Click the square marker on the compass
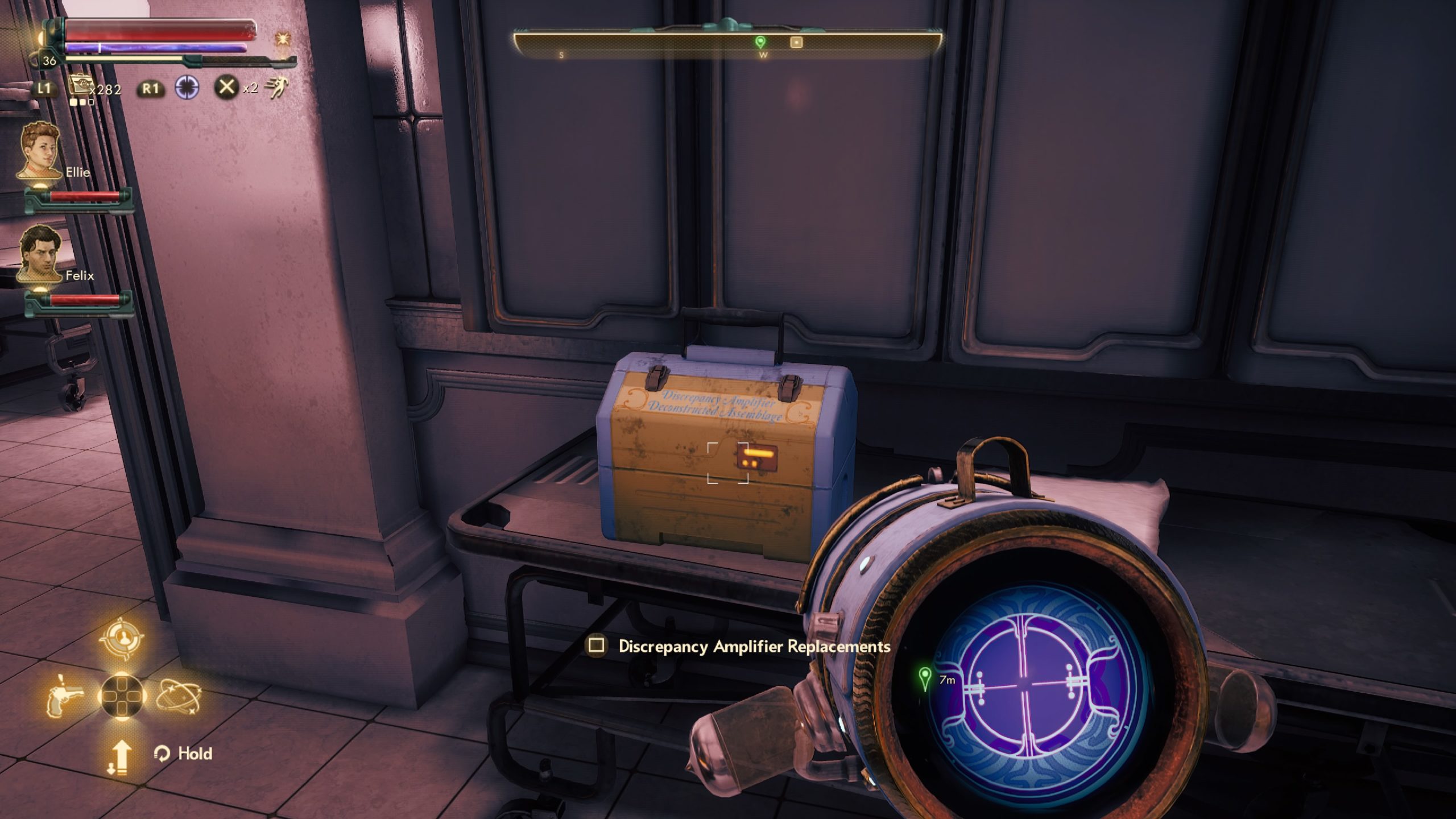This screenshot has width=1456, height=819. coord(796,42)
